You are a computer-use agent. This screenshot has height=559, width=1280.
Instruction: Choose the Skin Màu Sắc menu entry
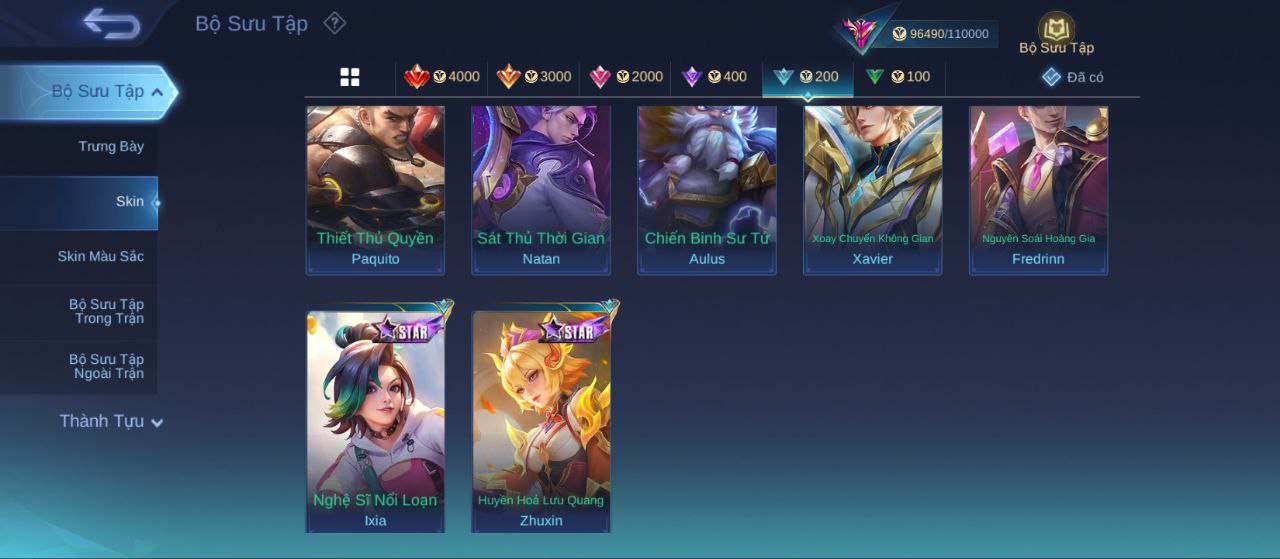pos(100,257)
